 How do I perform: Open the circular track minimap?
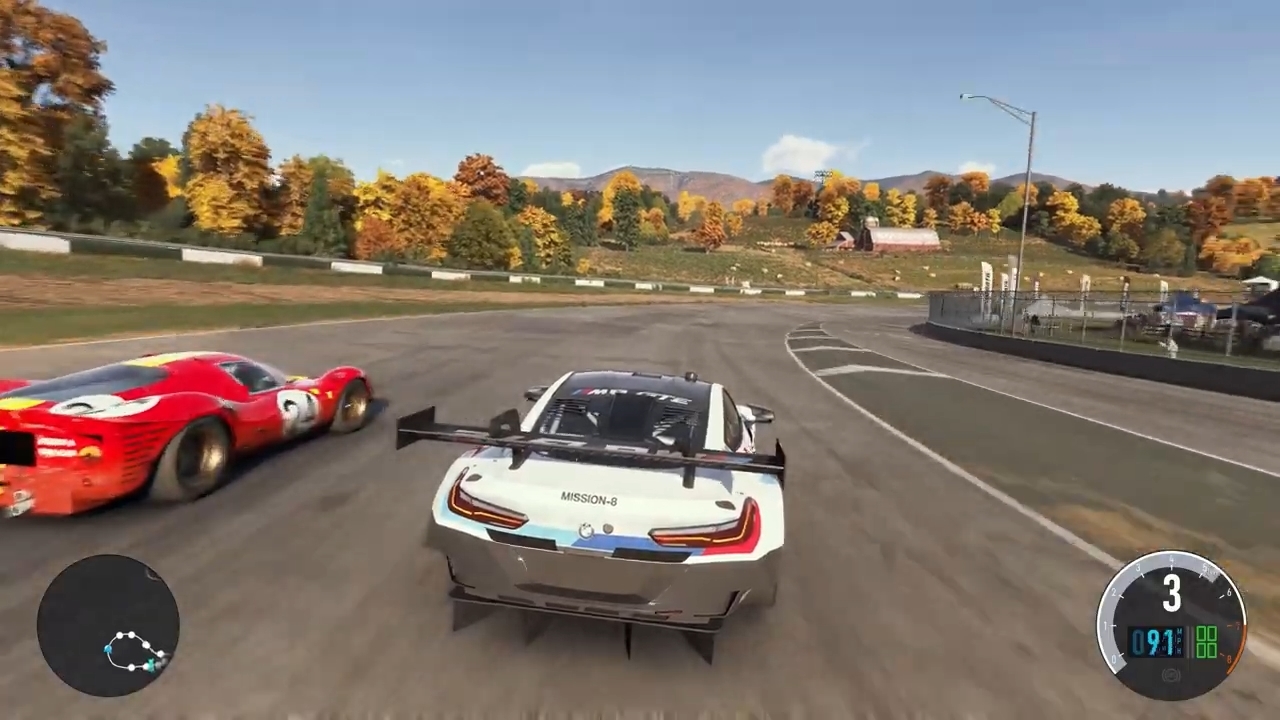point(108,626)
